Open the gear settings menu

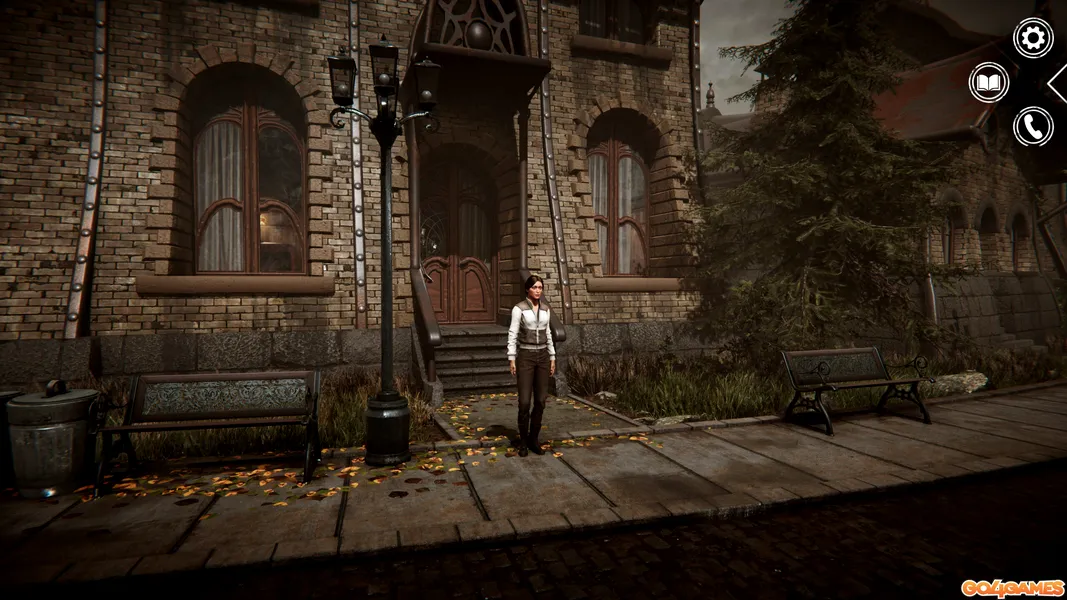(1033, 38)
